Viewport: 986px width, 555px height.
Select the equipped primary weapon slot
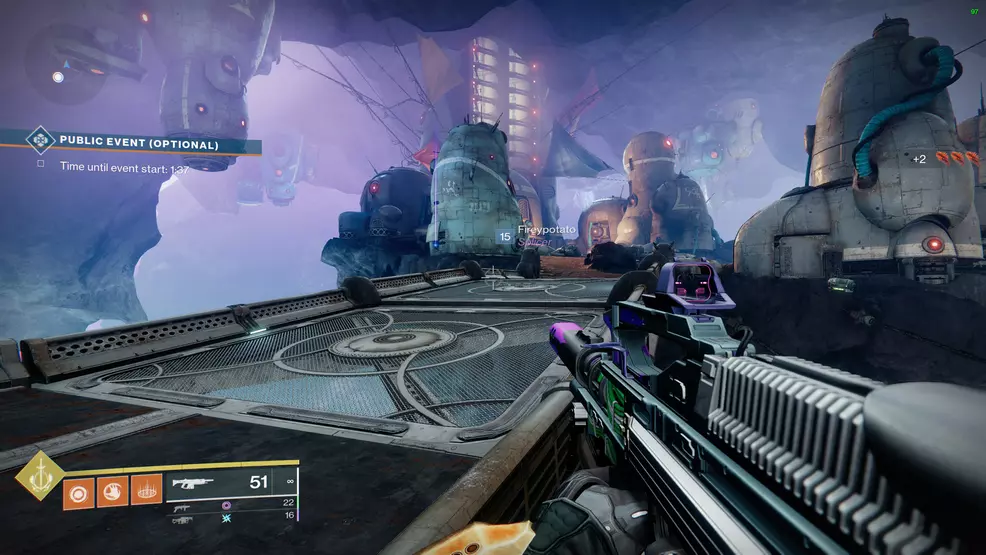pyautogui.click(x=230, y=483)
